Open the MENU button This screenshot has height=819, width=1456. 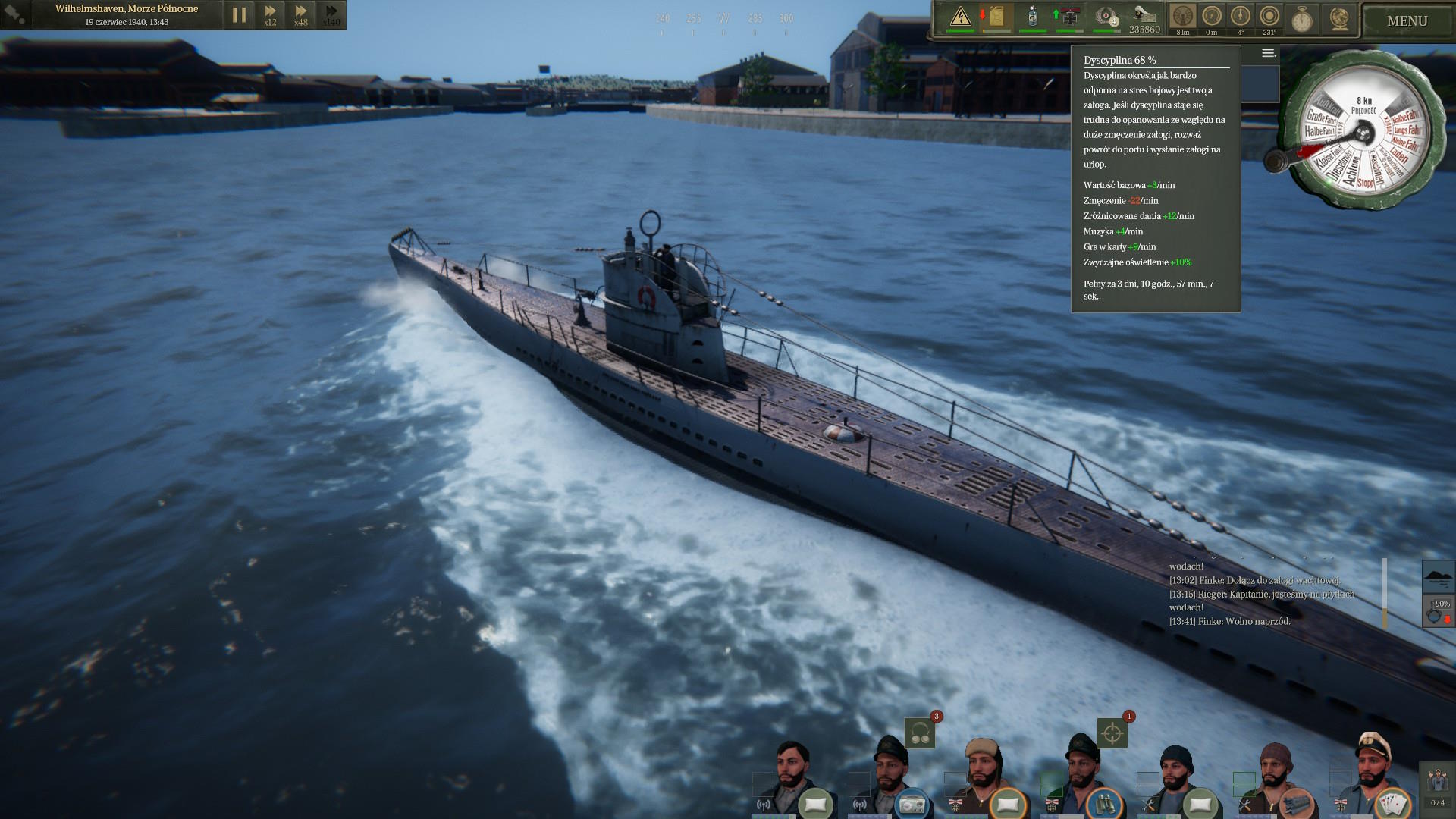click(1407, 20)
